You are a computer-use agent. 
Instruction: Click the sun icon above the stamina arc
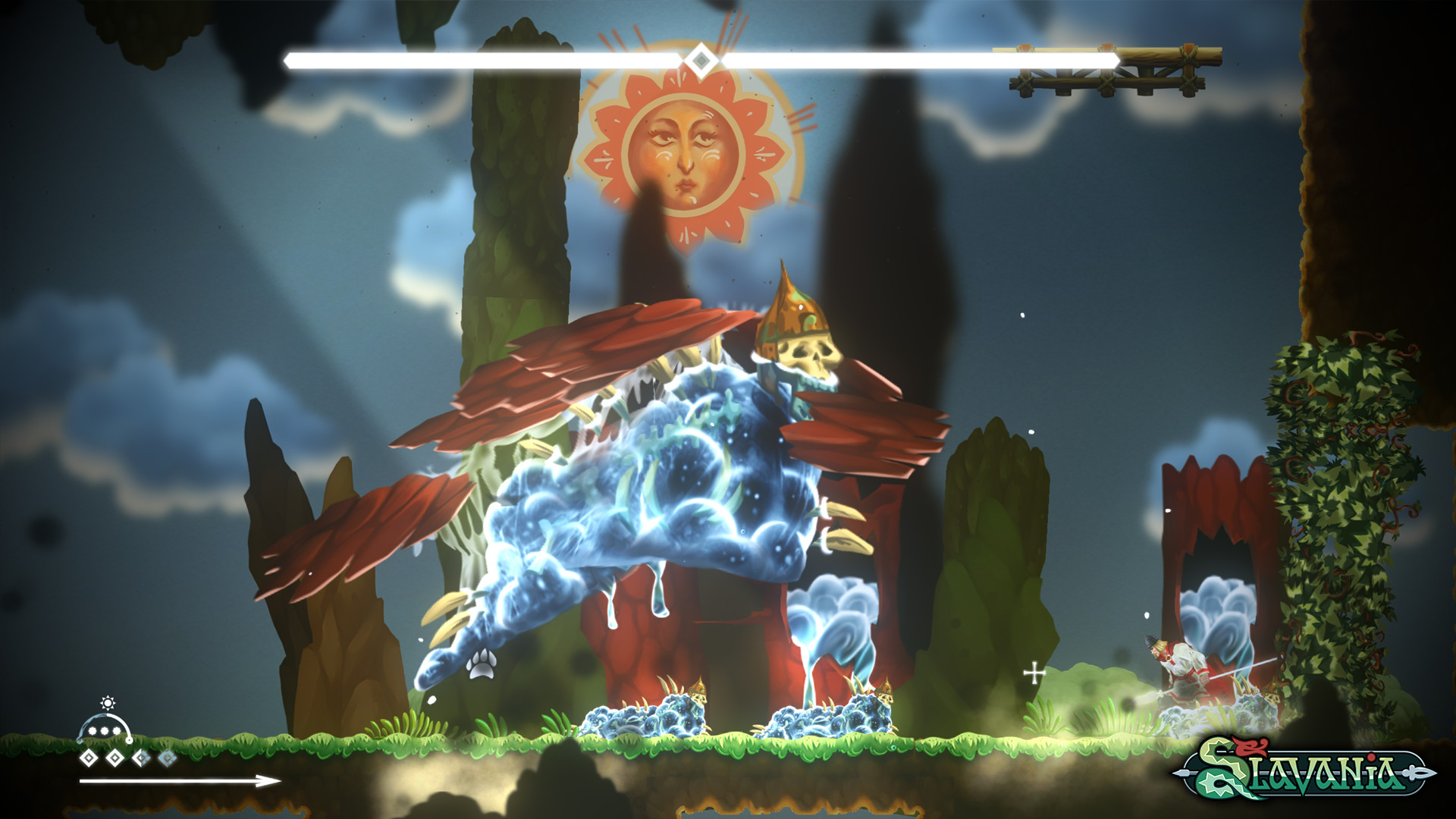[x=108, y=703]
